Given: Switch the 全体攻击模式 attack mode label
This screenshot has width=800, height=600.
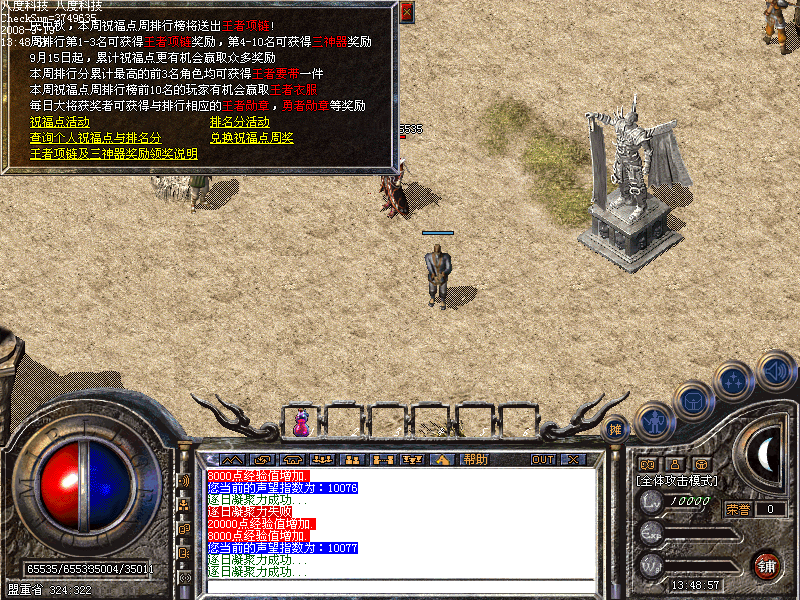Looking at the screenshot, I should (x=677, y=481).
